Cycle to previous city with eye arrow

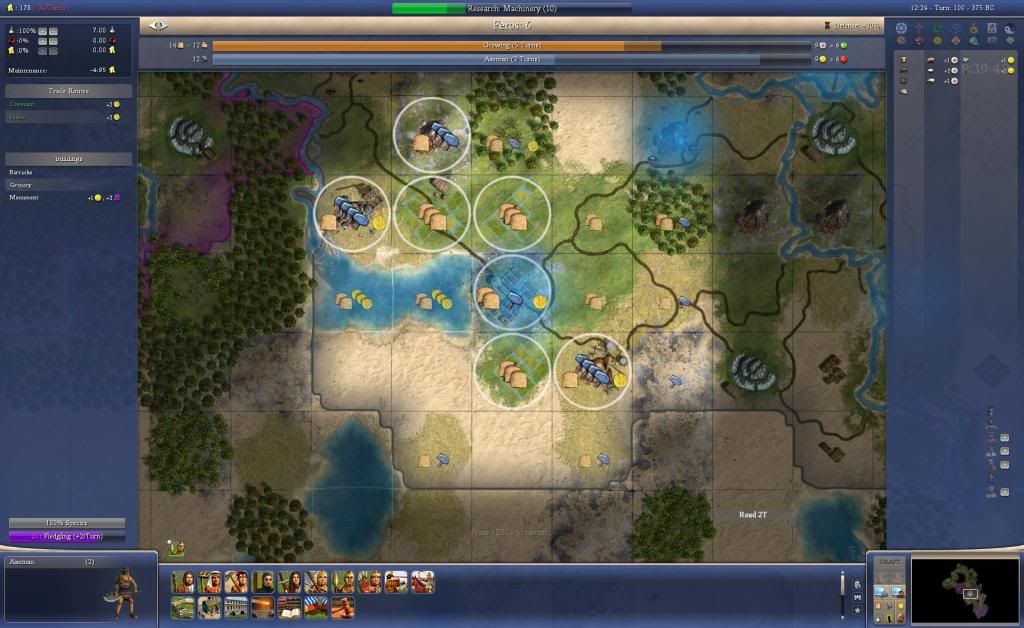(x=156, y=25)
